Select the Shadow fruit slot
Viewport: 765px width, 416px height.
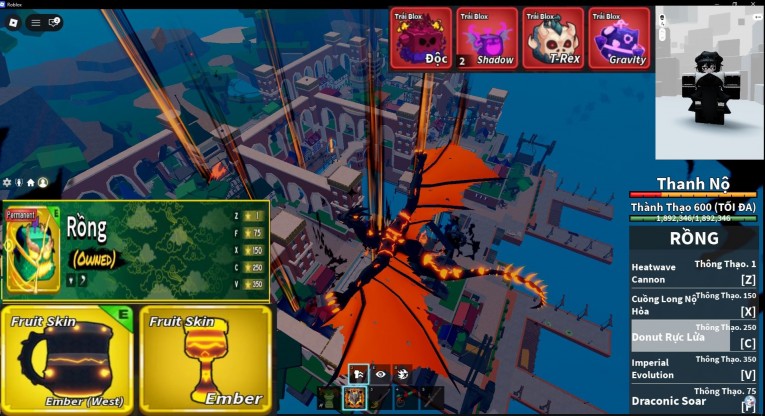(x=487, y=39)
